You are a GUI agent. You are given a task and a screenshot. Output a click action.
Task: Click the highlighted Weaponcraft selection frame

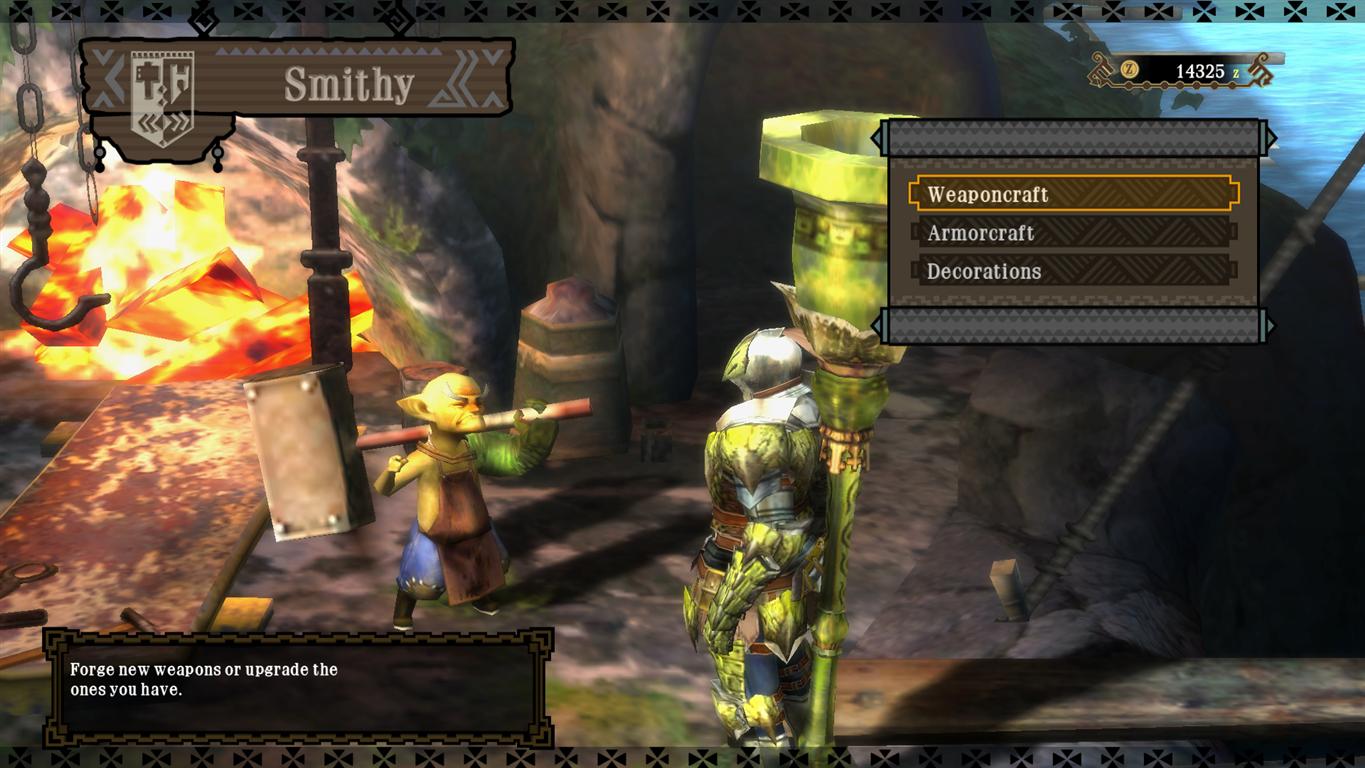[x=1073, y=195]
